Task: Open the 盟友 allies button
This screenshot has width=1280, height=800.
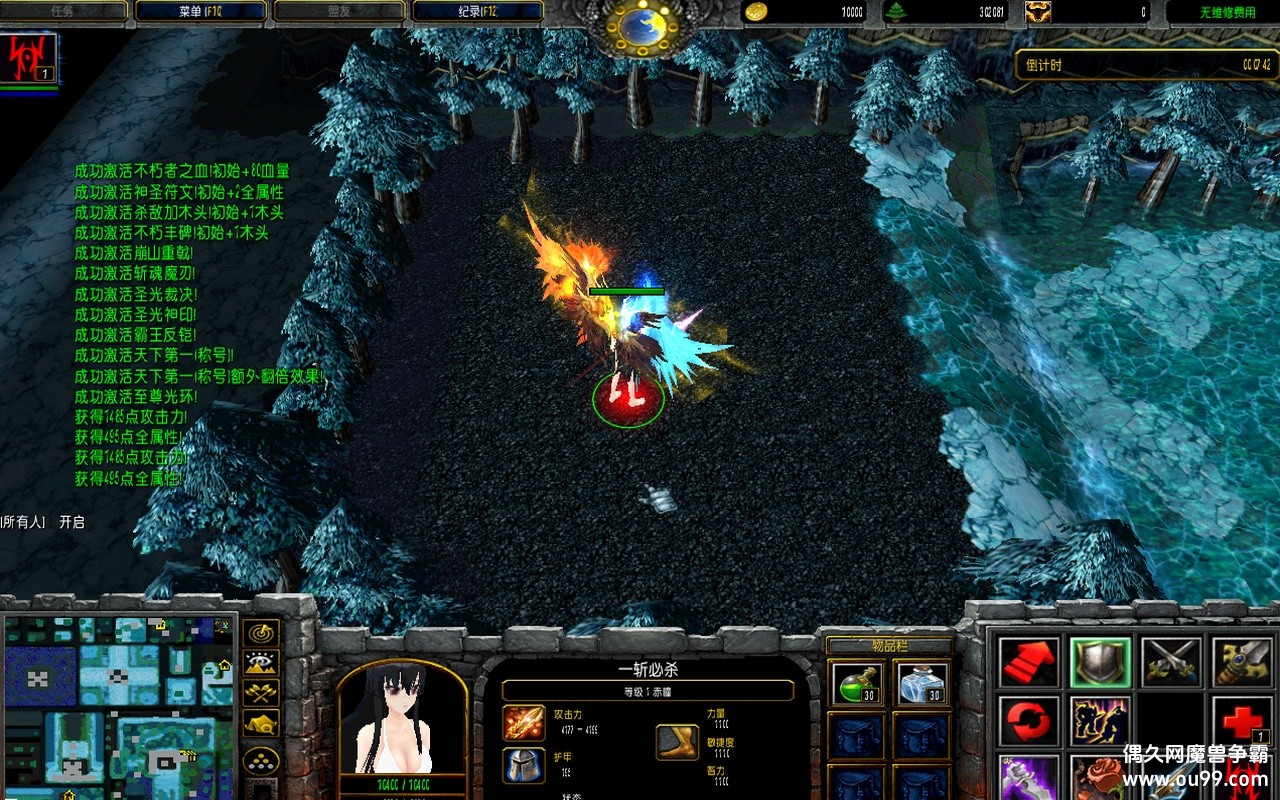Action: coord(339,12)
